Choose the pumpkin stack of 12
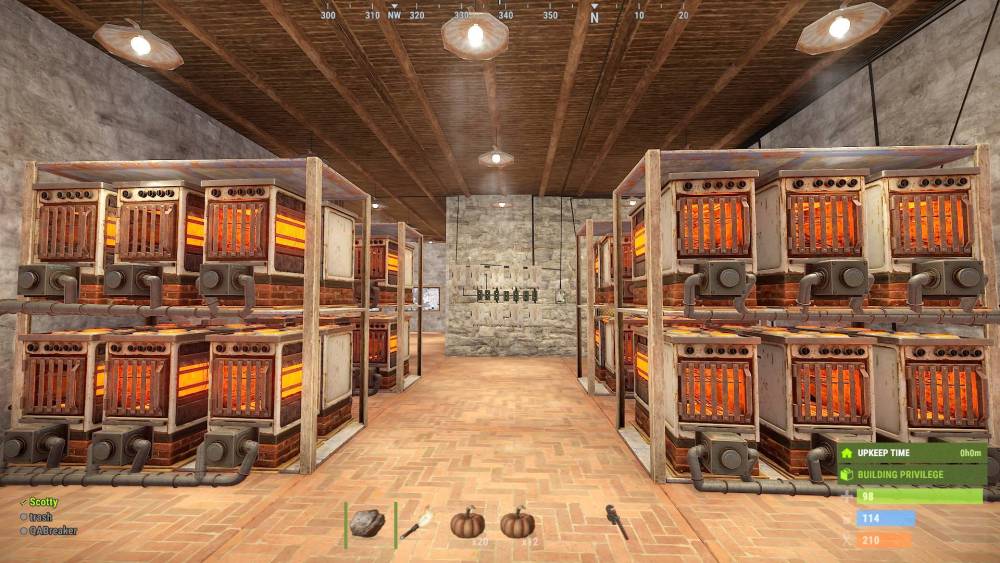 [517, 523]
